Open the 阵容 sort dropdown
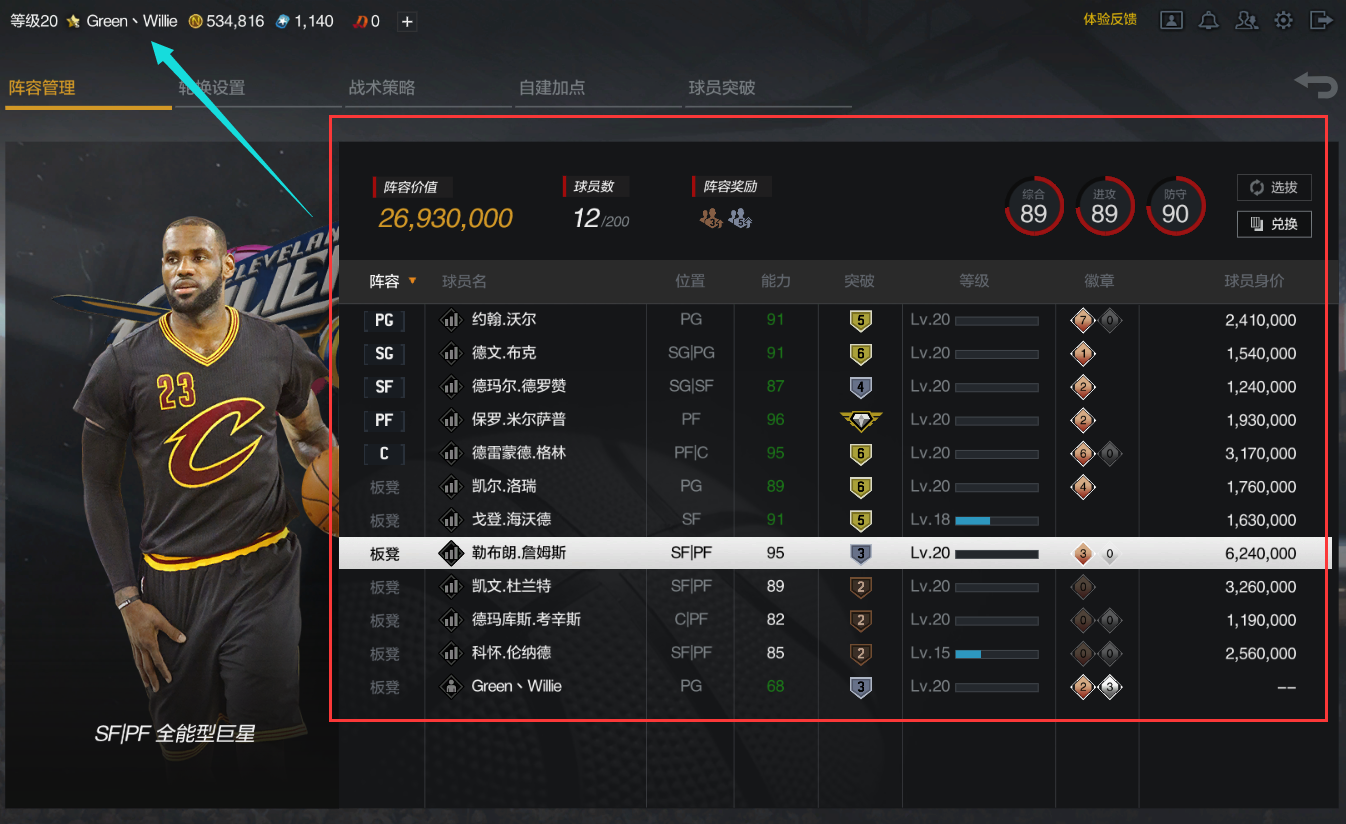 click(x=390, y=281)
